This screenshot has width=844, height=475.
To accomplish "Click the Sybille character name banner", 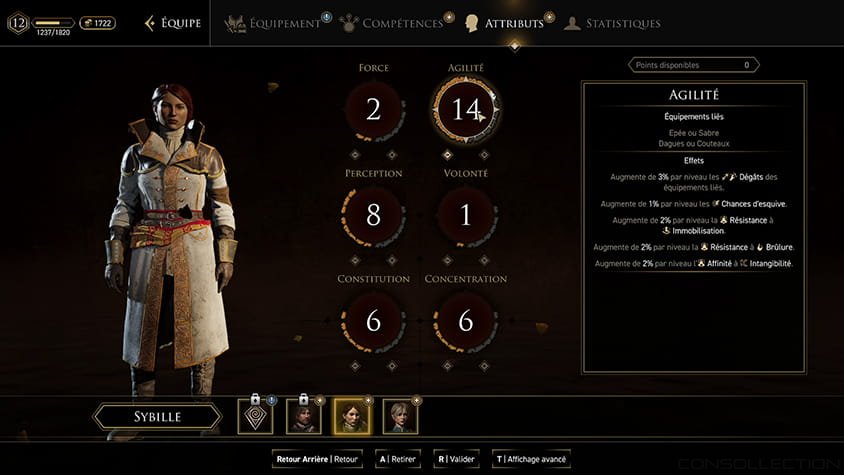I will click(157, 417).
